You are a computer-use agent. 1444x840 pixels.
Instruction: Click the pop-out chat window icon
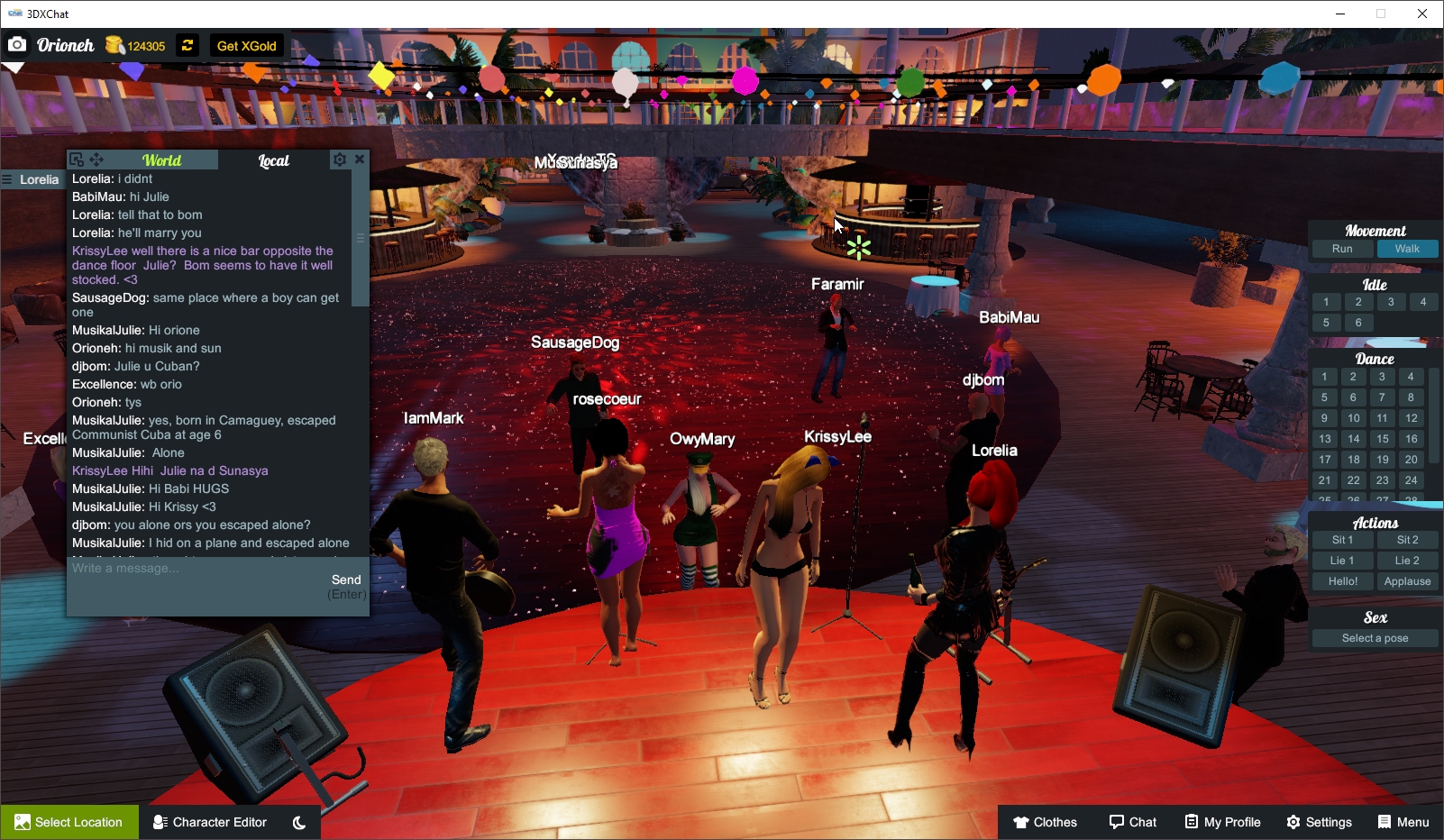(77, 160)
